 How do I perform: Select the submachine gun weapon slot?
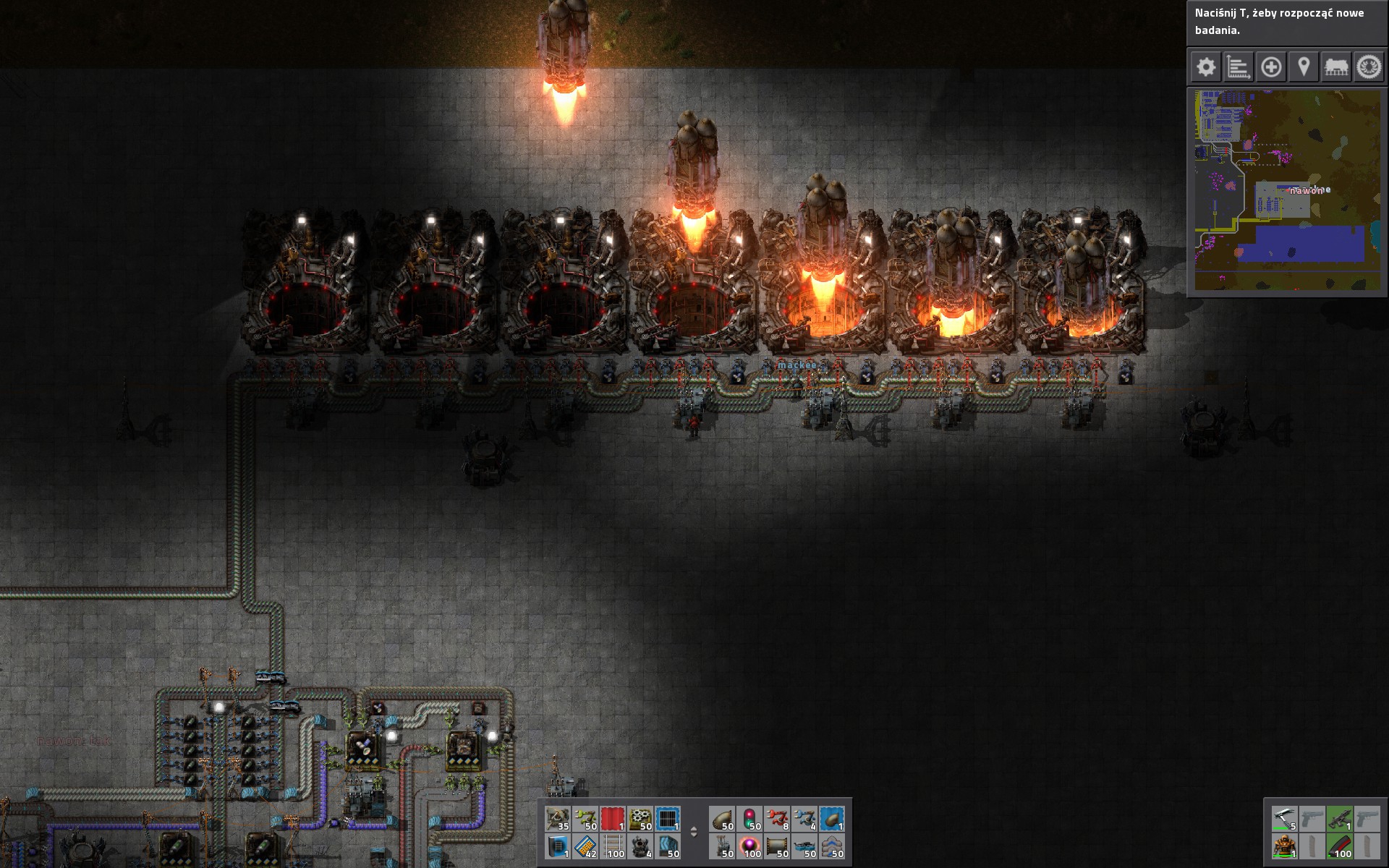pos(1340,819)
